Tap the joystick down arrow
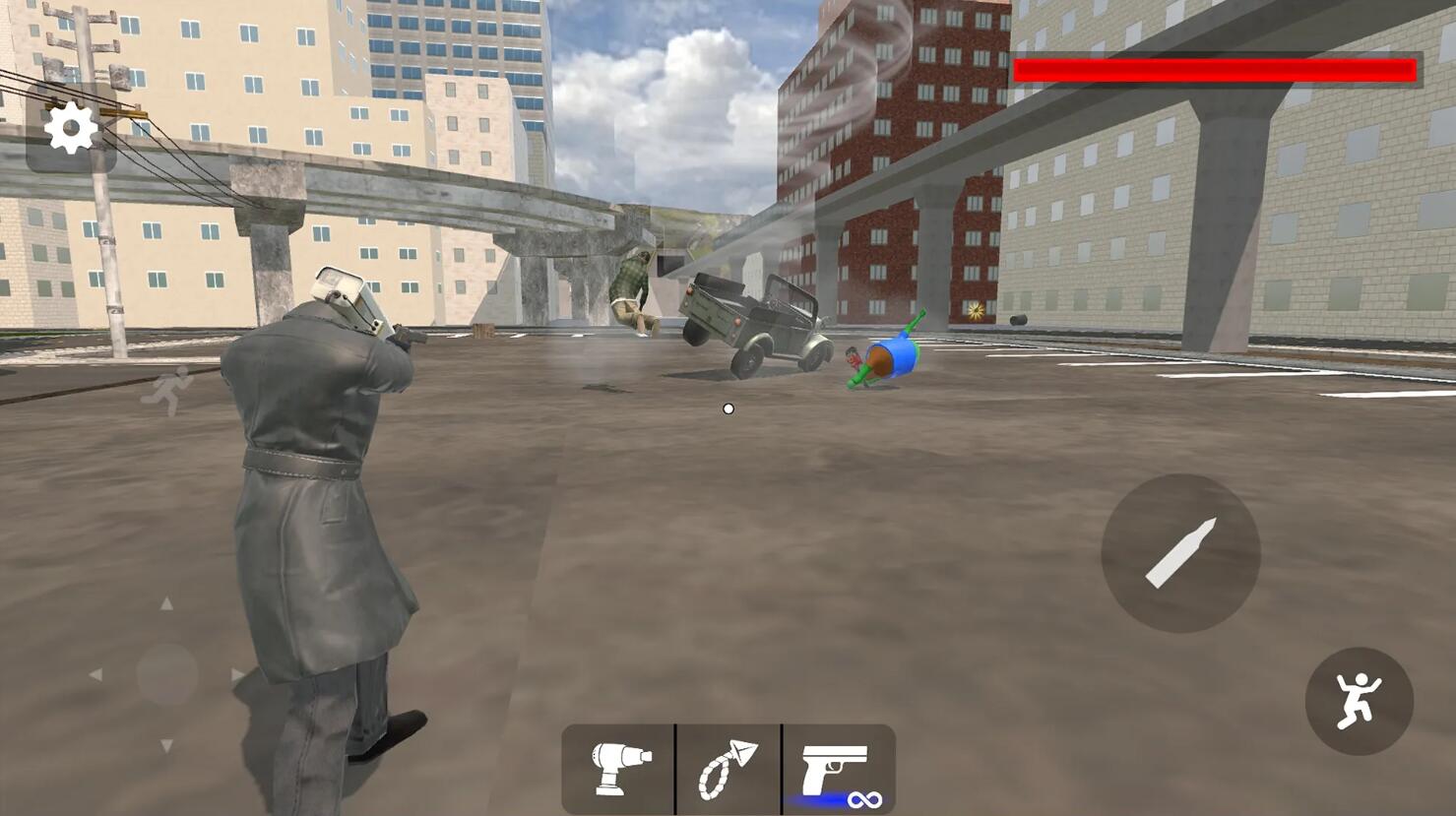The height and width of the screenshot is (816, 1456). 166,746
